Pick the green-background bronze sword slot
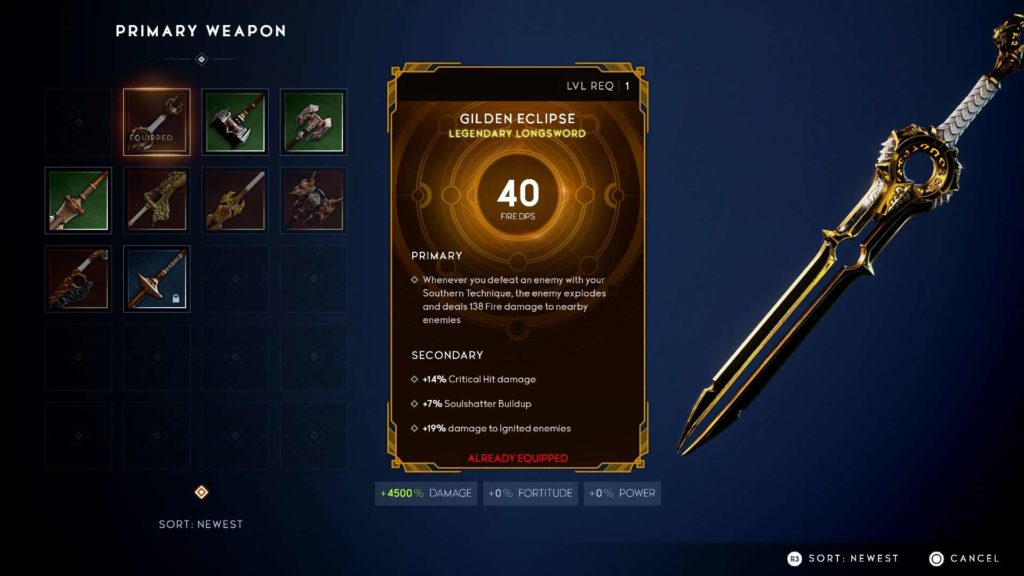 click(x=78, y=200)
